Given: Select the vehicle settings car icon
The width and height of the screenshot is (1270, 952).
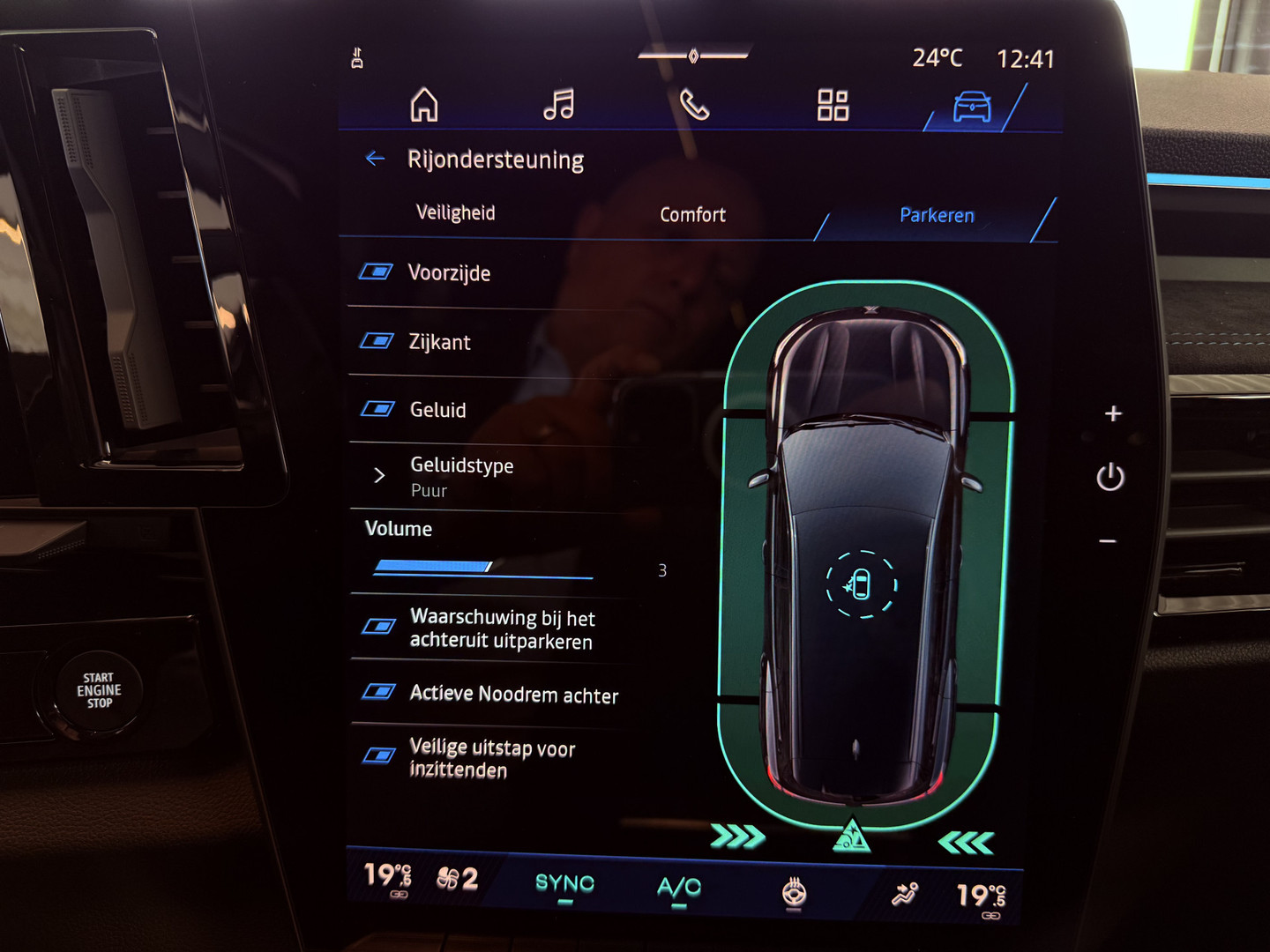Looking at the screenshot, I should (x=969, y=106).
